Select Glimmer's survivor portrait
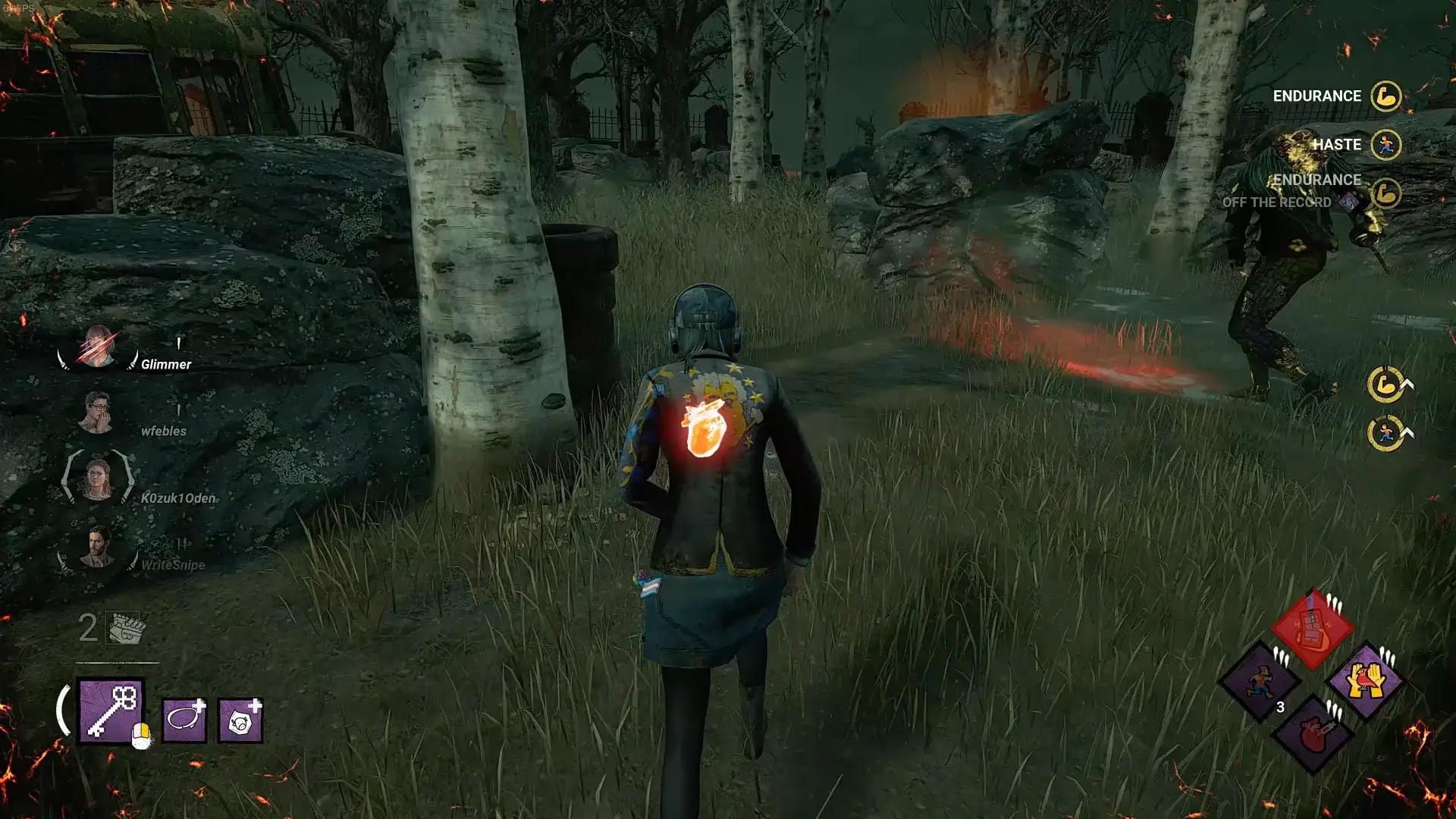This screenshot has height=819, width=1456. (x=98, y=347)
